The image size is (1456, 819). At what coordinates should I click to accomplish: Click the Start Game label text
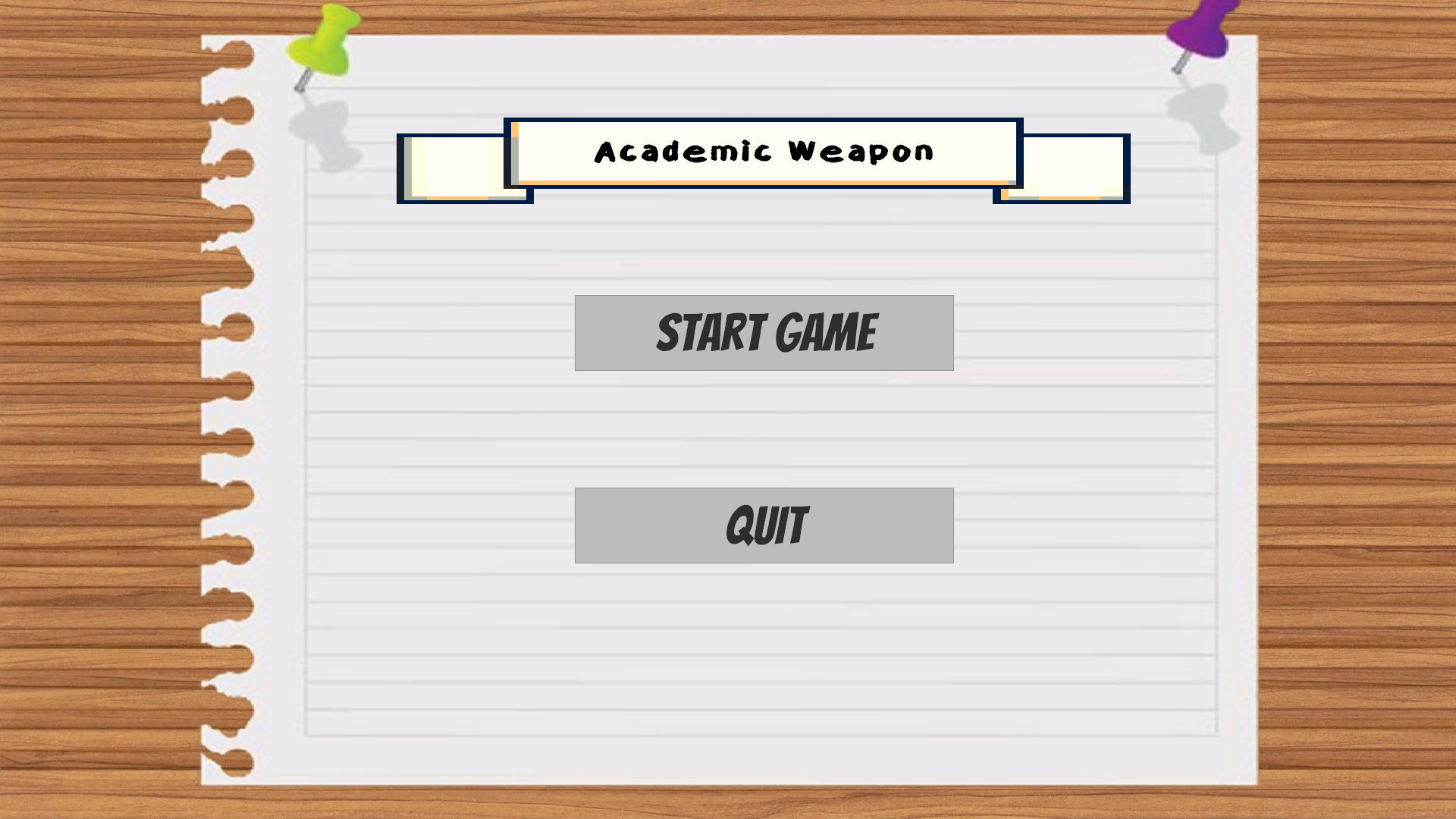766,332
